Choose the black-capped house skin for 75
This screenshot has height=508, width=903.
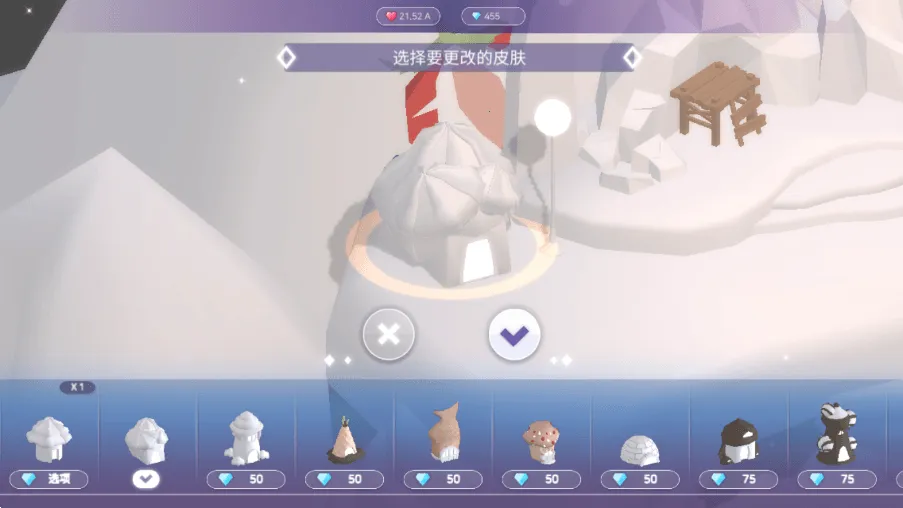coord(739,441)
